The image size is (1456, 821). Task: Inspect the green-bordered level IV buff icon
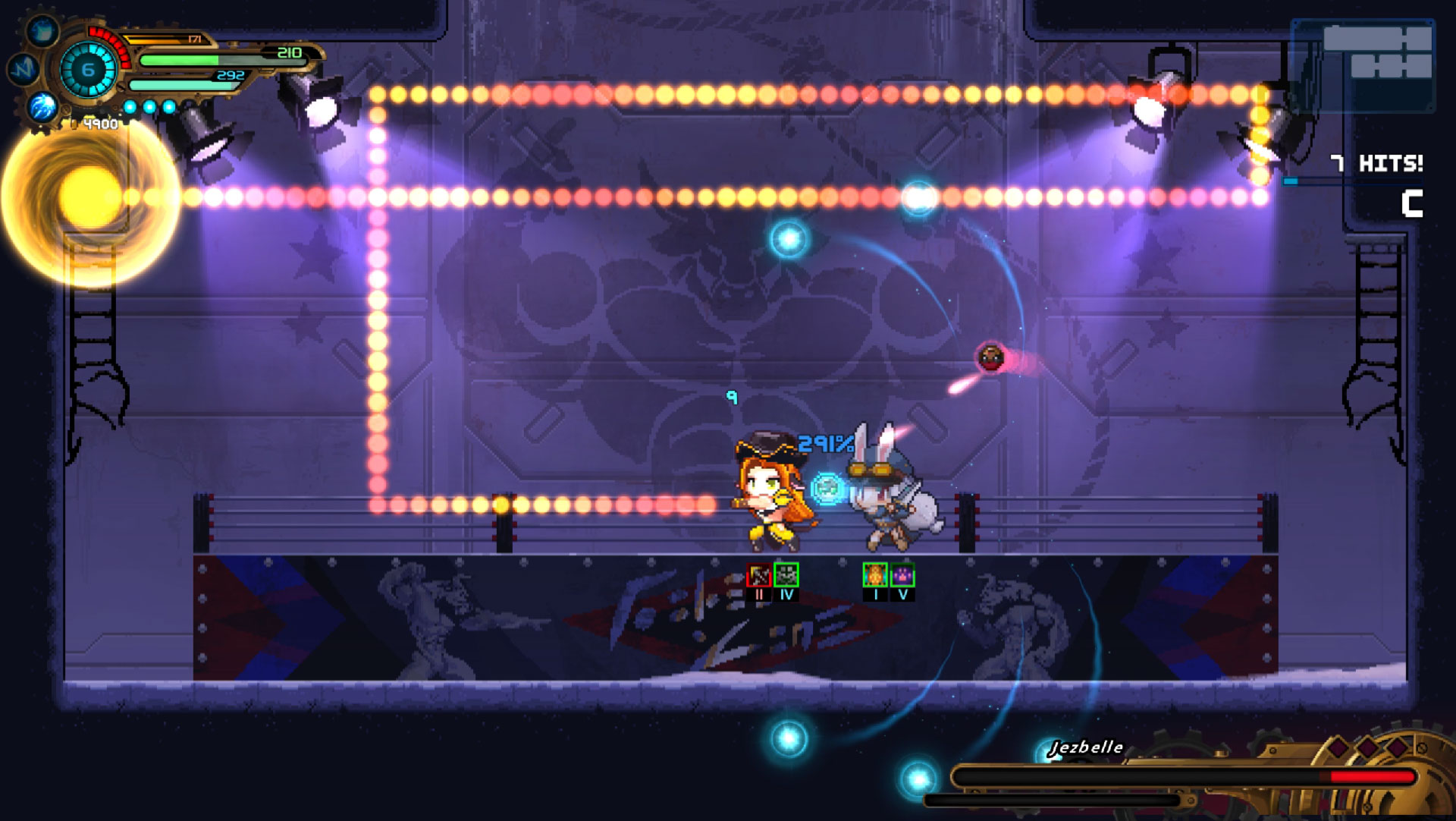point(786,575)
